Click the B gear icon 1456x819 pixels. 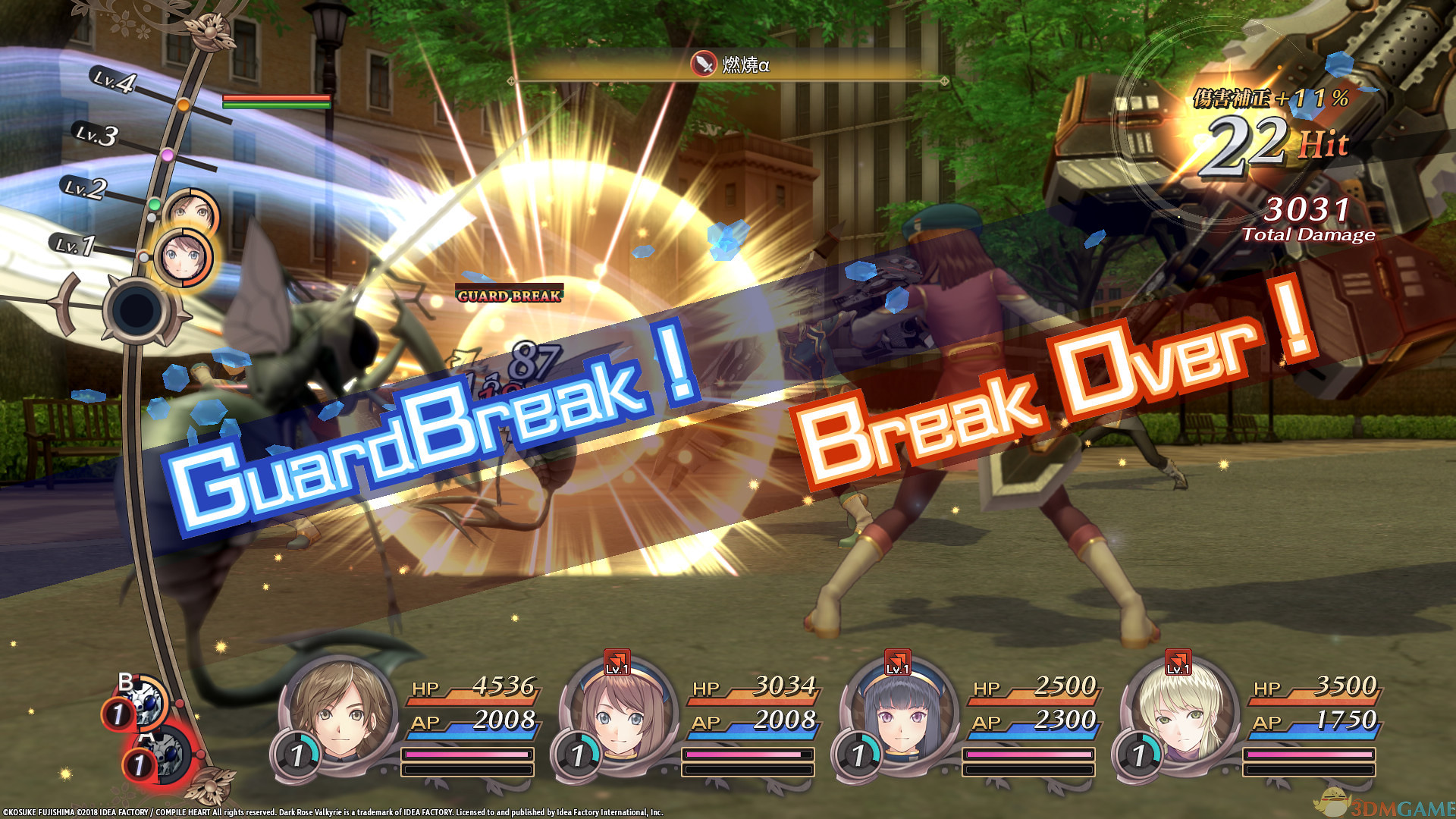click(144, 701)
